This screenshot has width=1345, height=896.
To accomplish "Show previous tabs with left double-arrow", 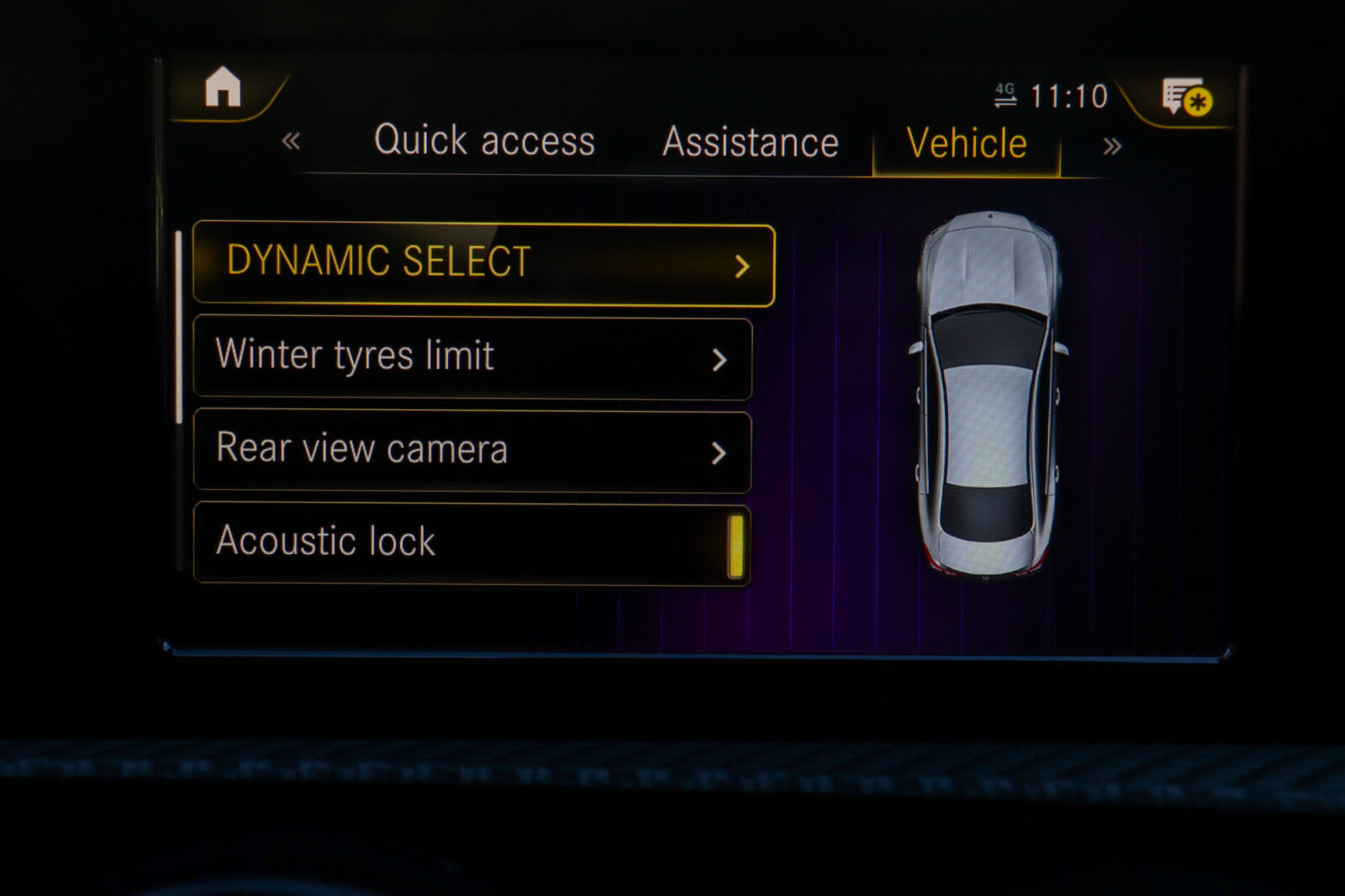I will pos(291,140).
